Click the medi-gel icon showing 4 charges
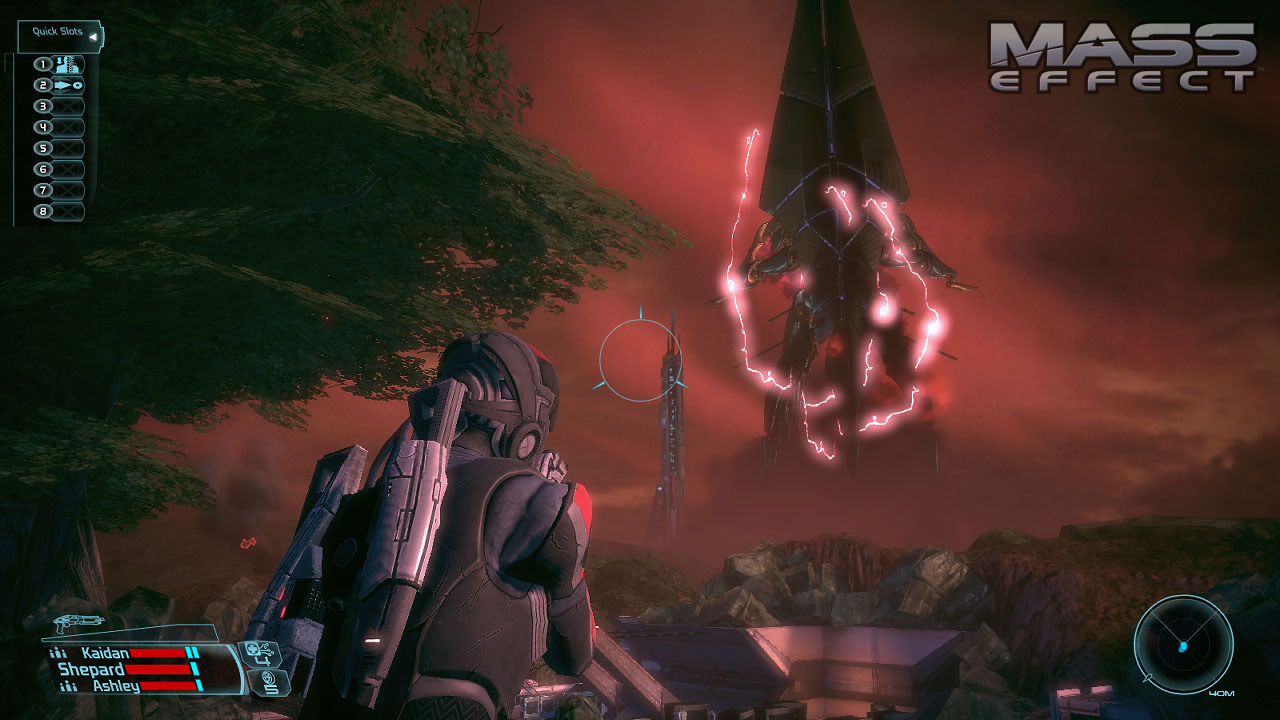The image size is (1280, 720). click(262, 652)
